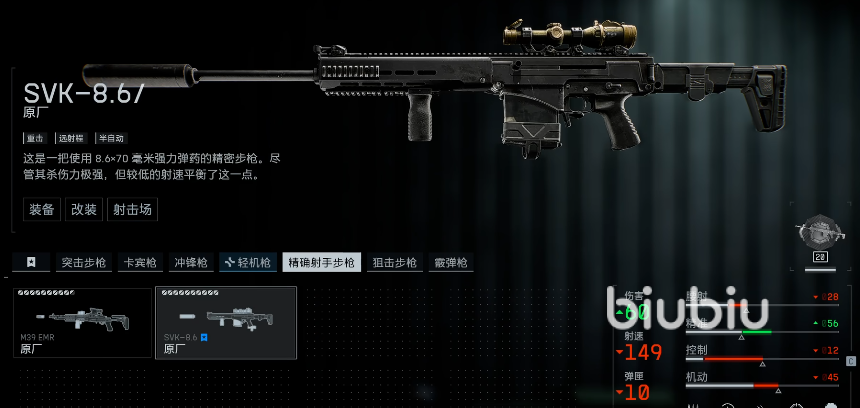Viewport: 860px width, 408px height.
Task: Enter the 射击场 (firing range)
Action: pyautogui.click(x=133, y=209)
